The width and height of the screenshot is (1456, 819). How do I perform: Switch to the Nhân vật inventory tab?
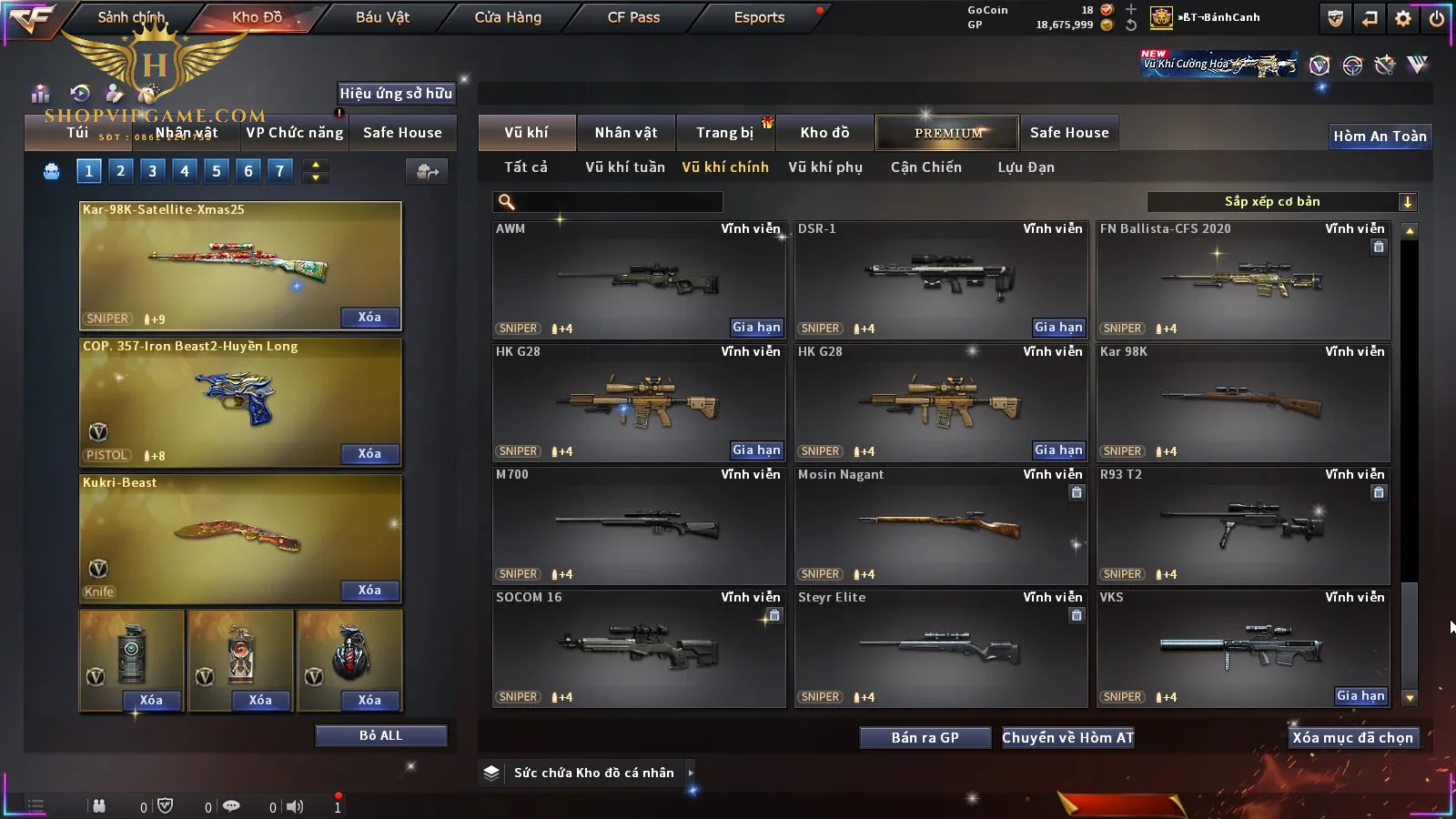[x=625, y=133]
